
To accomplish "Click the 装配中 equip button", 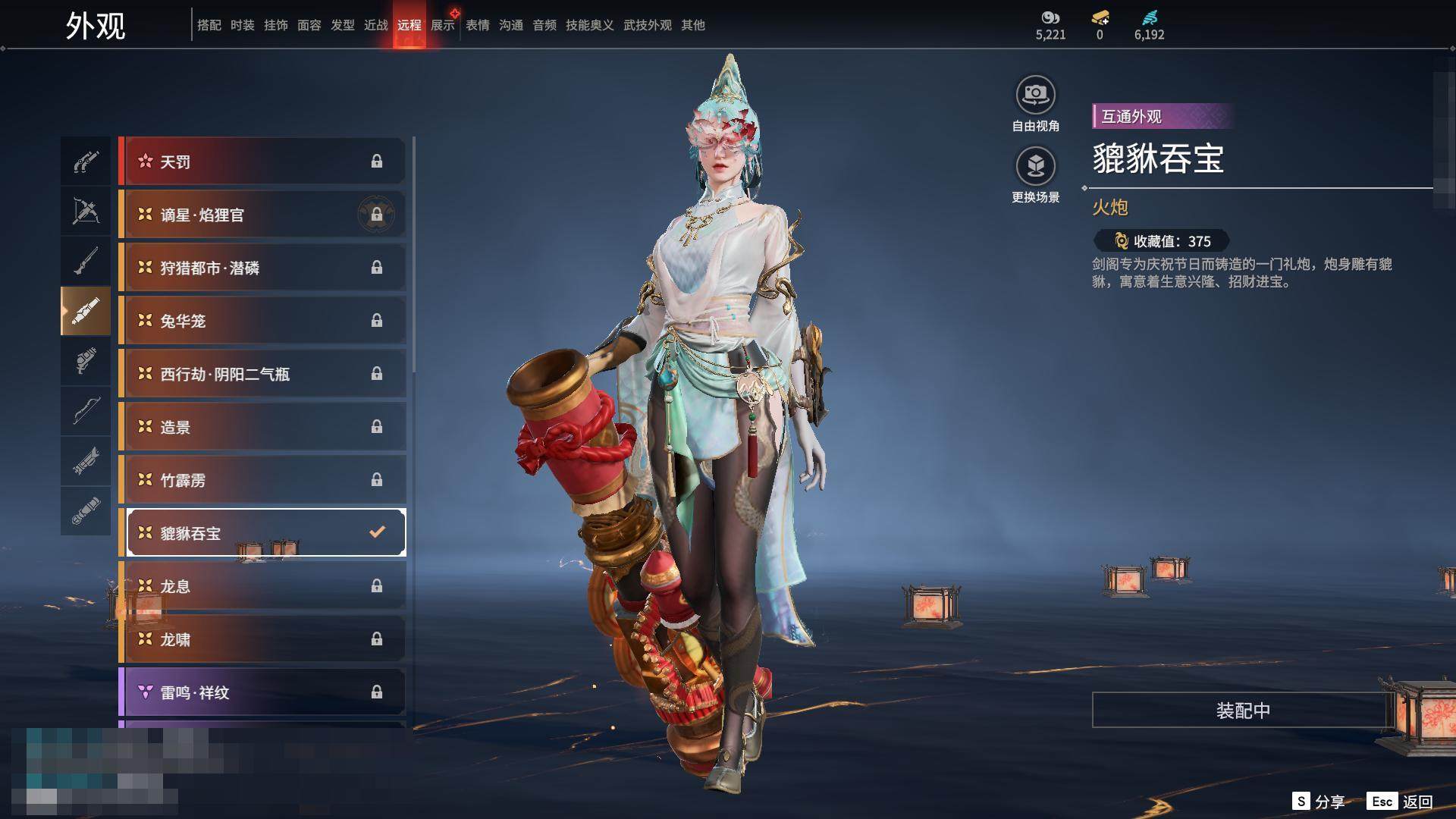I will coord(1242,711).
